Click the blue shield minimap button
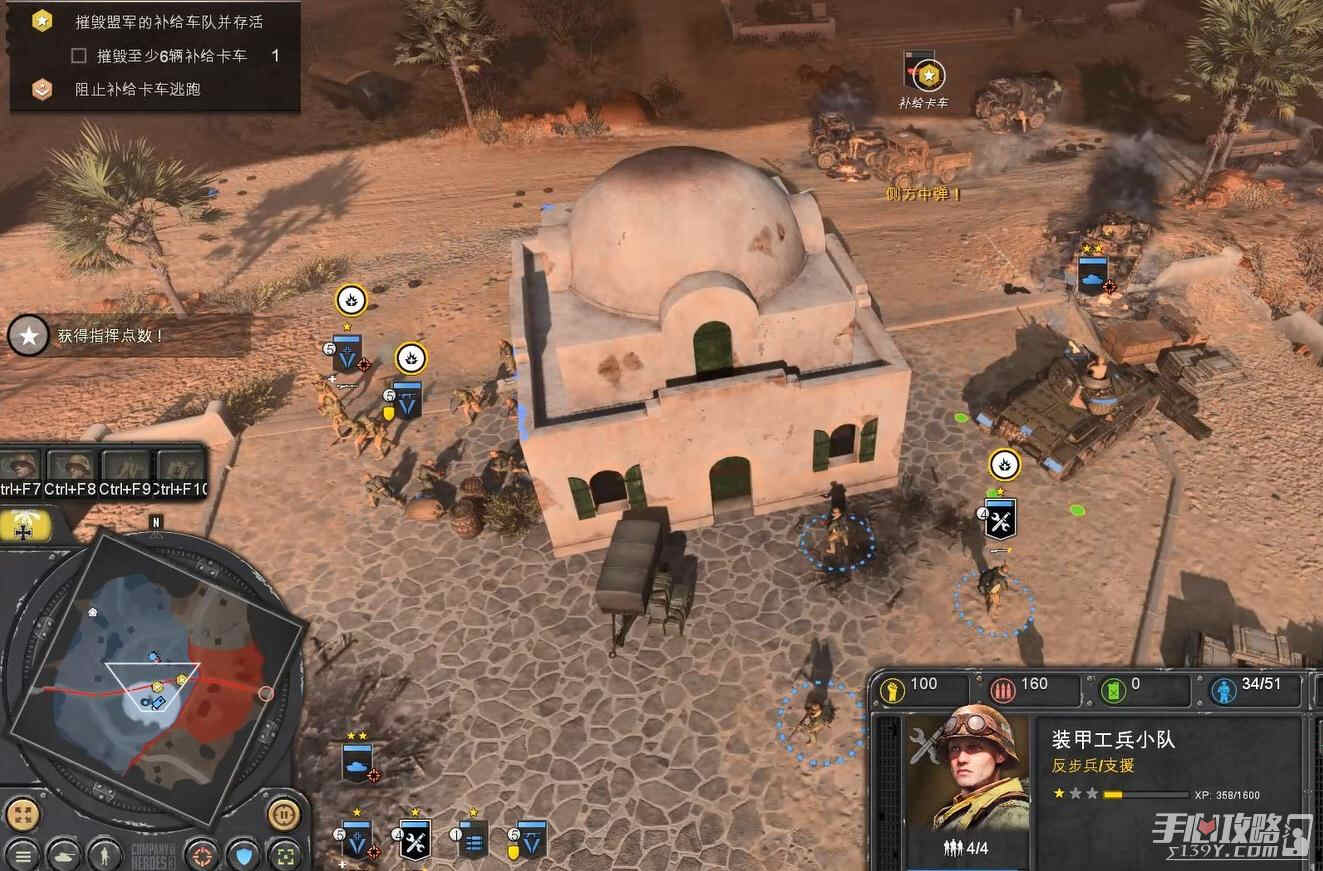This screenshot has width=1323, height=871. click(244, 855)
